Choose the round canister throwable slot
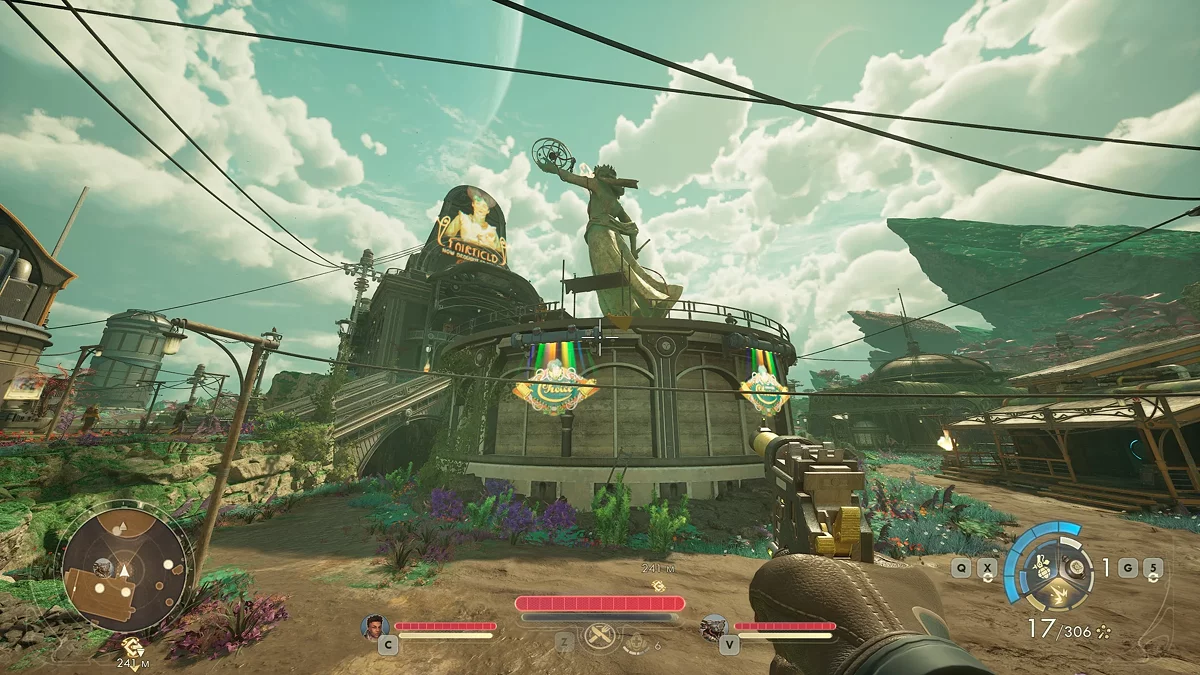1200x675 pixels. coord(1076,567)
